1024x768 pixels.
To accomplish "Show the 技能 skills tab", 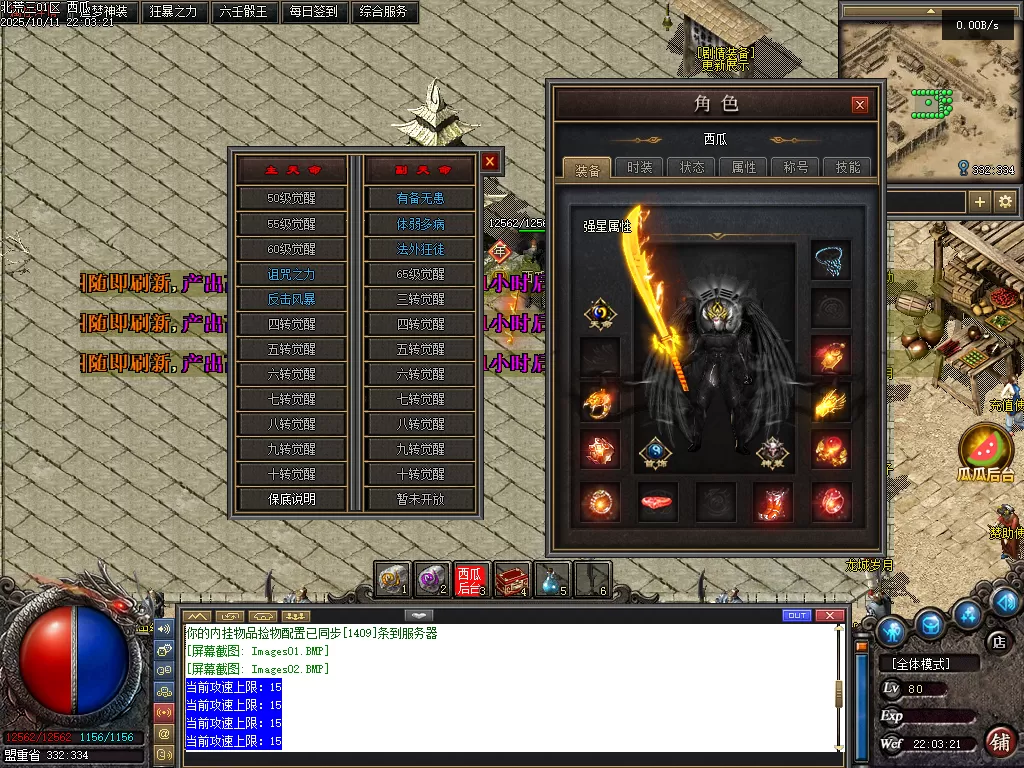I will [848, 168].
